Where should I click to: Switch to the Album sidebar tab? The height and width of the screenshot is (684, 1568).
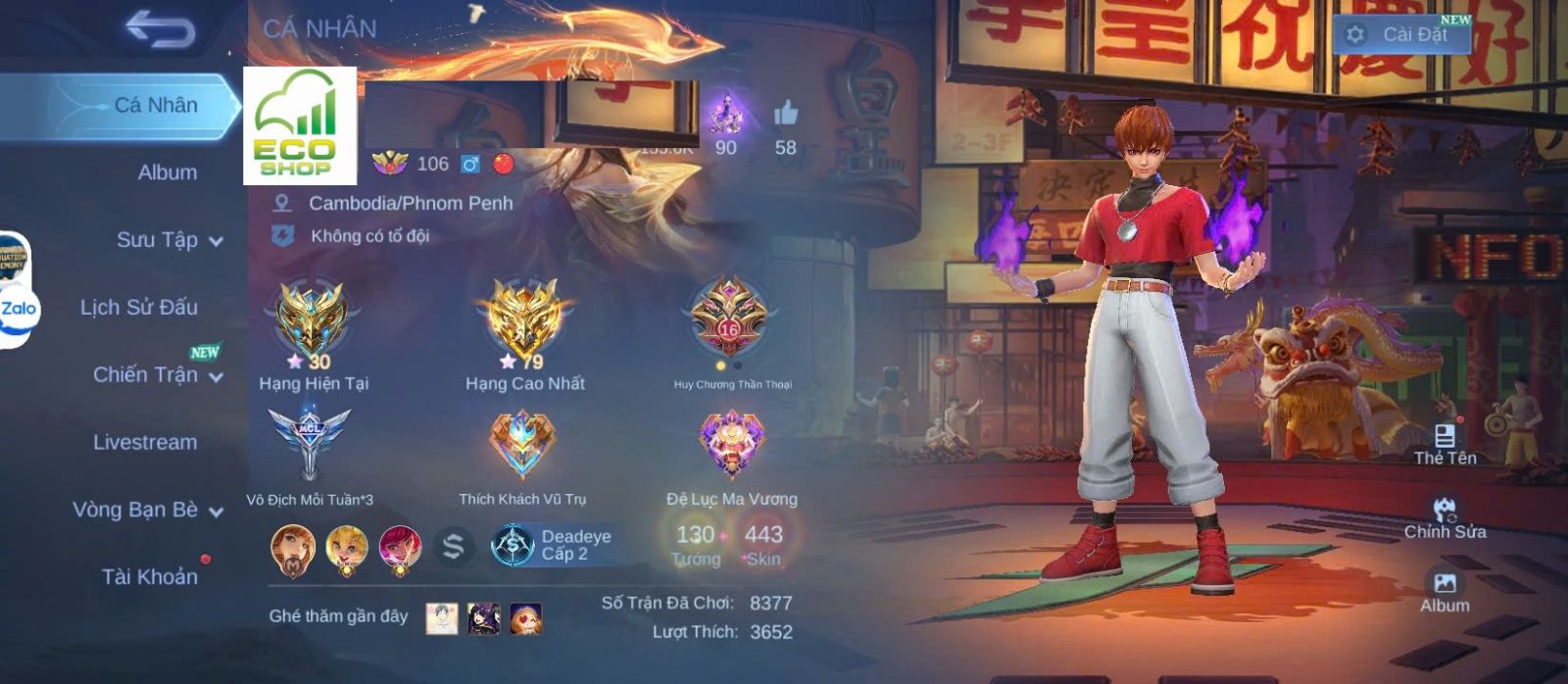coord(167,172)
